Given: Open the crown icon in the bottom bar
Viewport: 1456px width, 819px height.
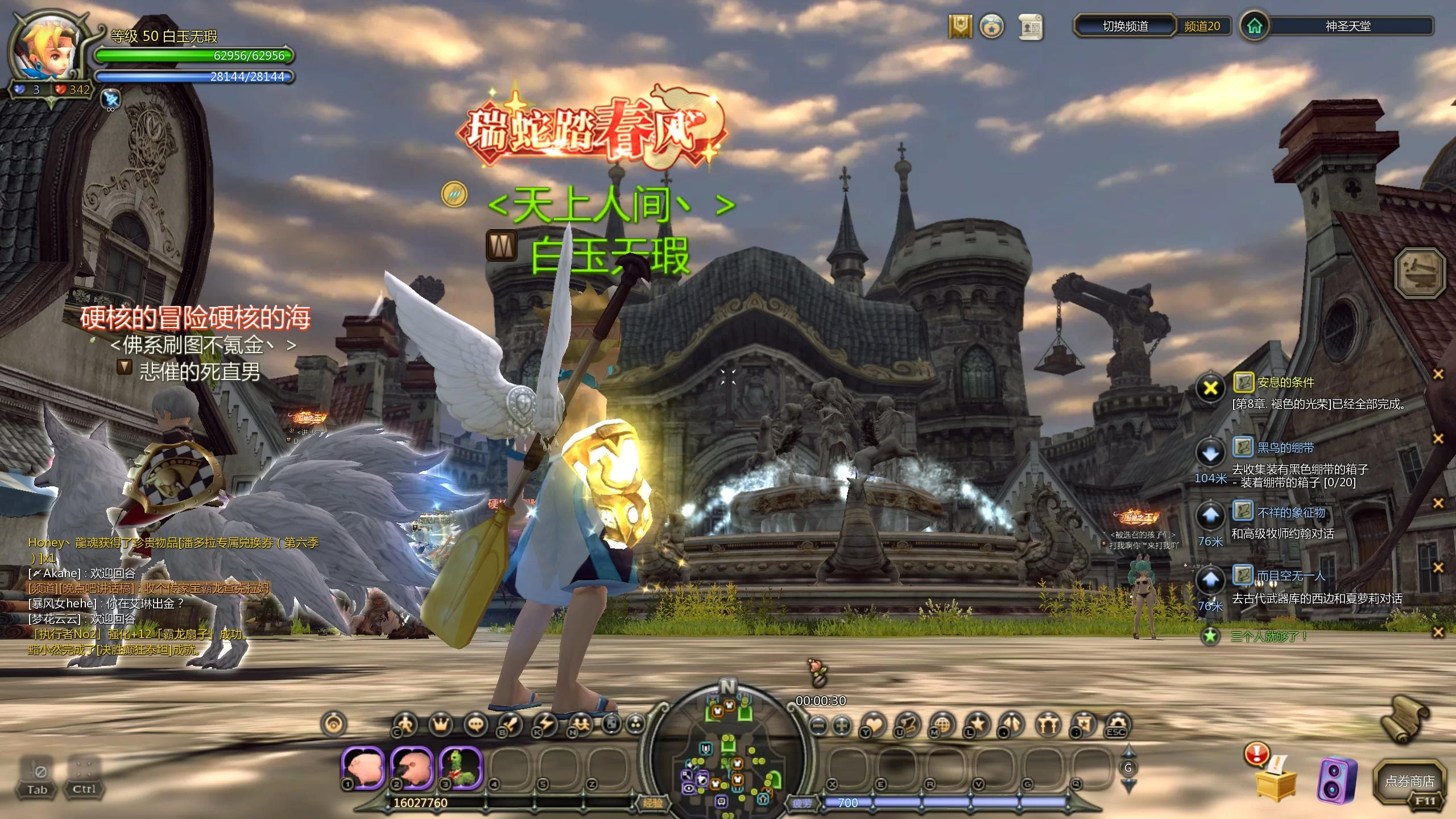Looking at the screenshot, I should [441, 724].
